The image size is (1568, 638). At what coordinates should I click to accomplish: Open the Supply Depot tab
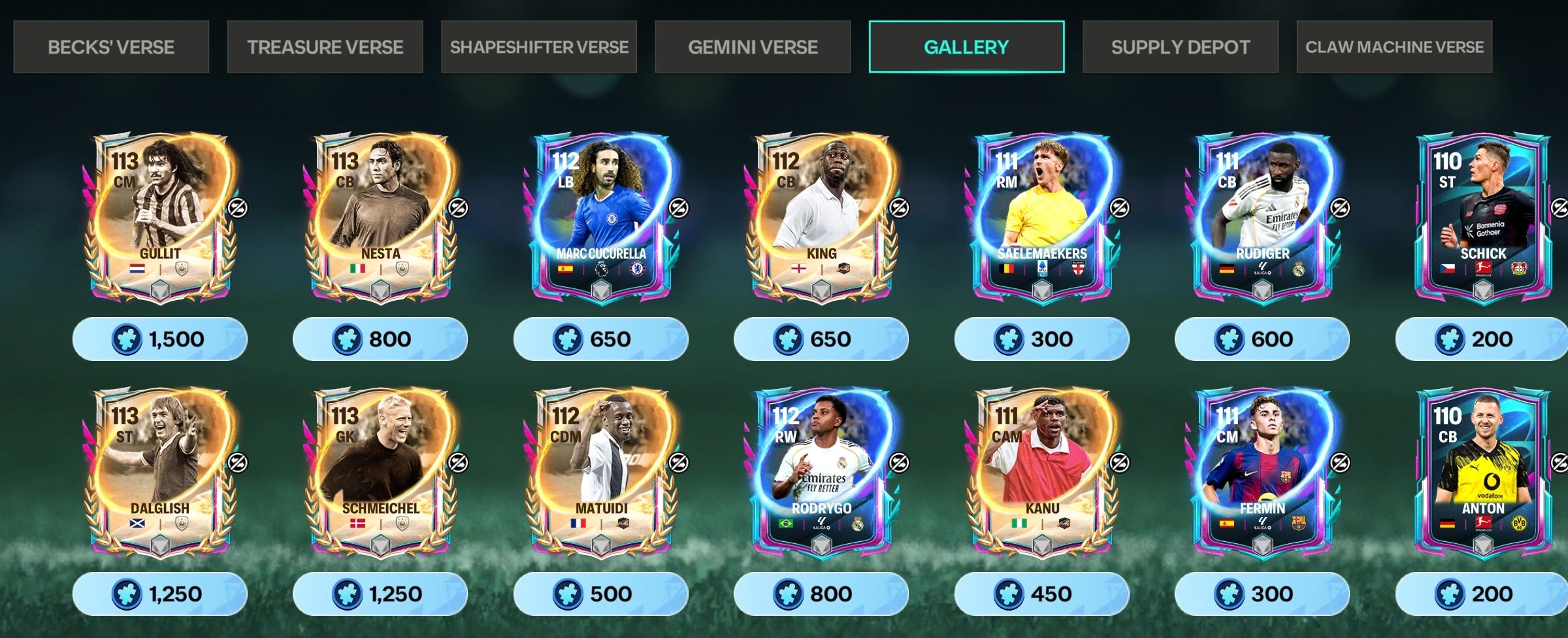tap(1180, 47)
